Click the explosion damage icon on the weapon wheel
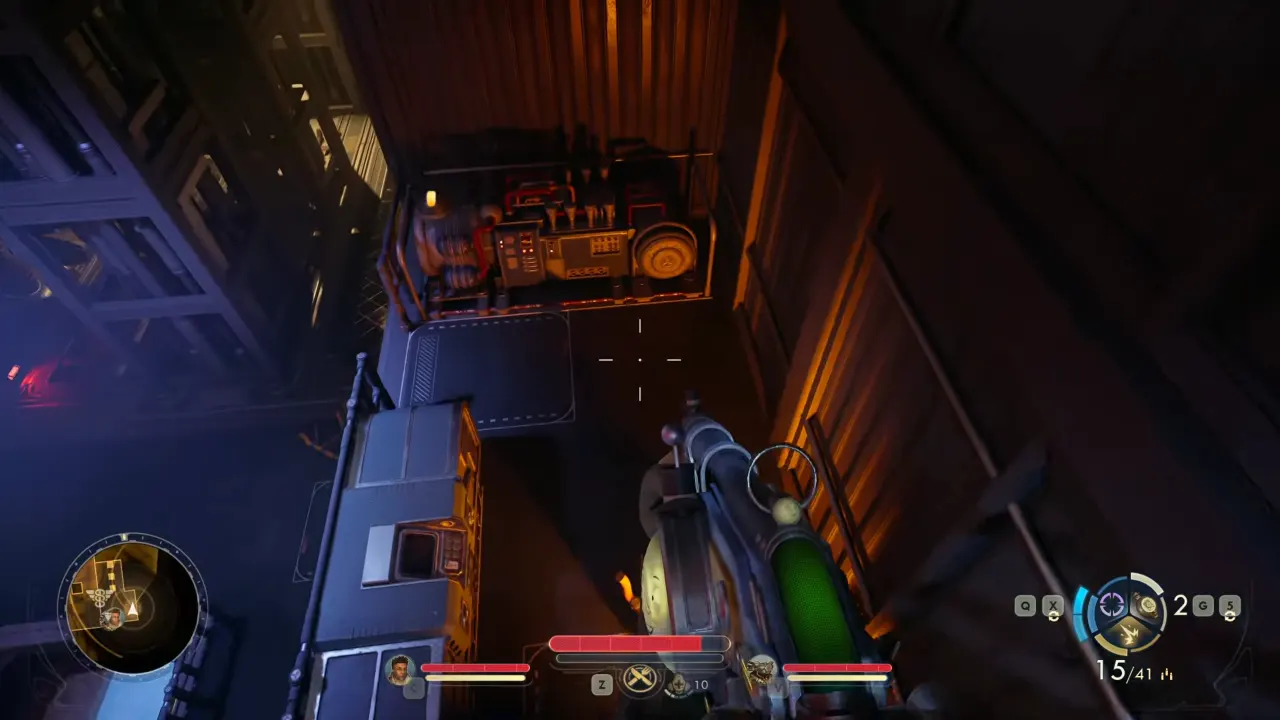The image size is (1280, 720). (x=1129, y=633)
